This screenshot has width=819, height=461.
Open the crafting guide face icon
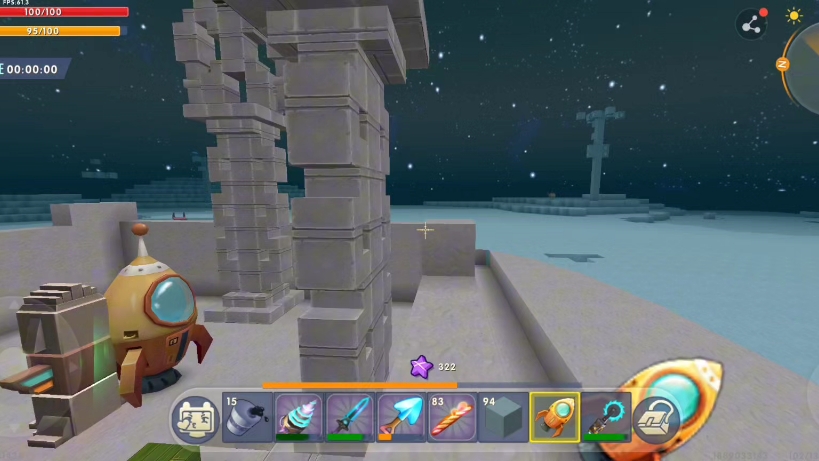point(194,417)
